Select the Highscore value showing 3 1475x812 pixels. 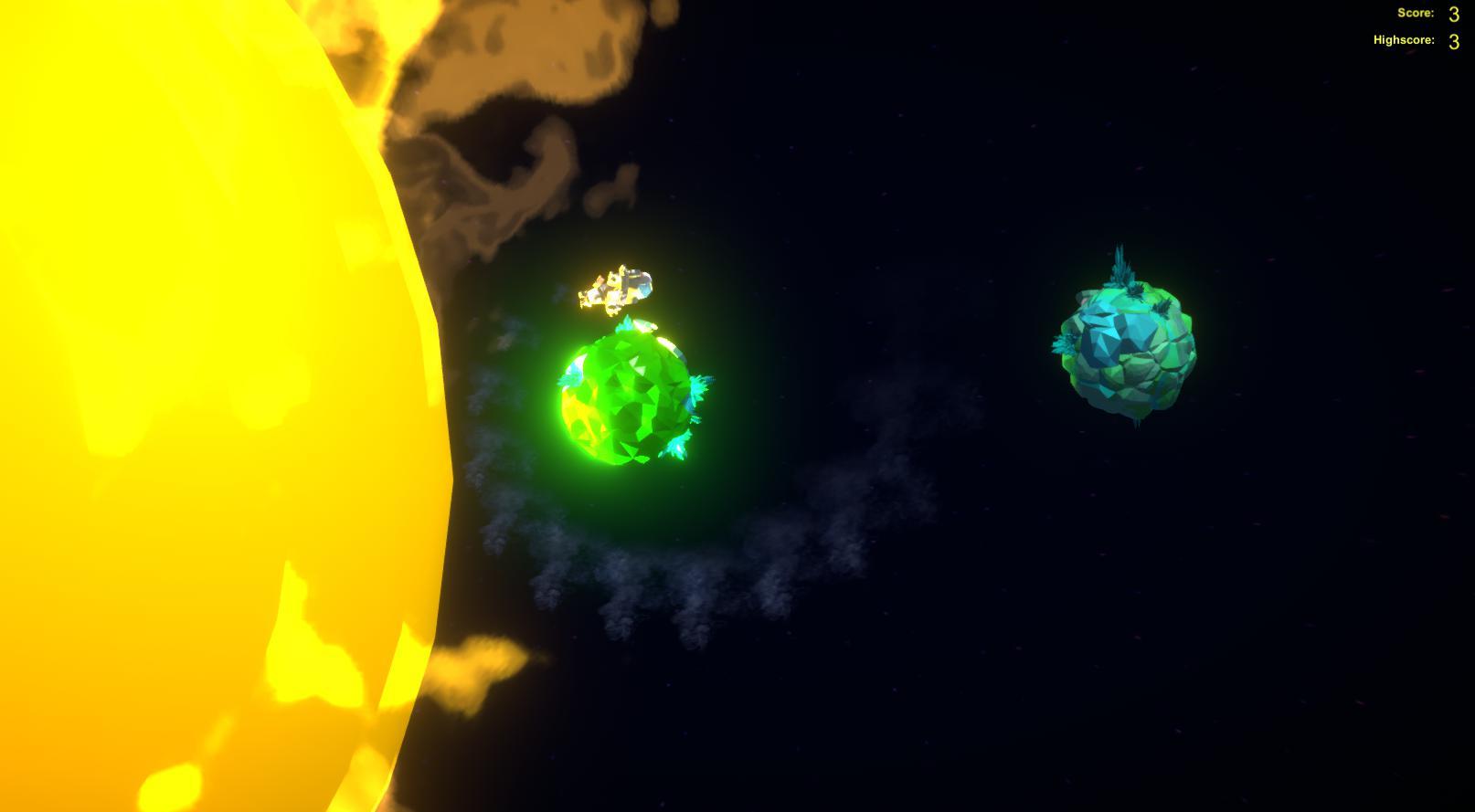pyautogui.click(x=1452, y=41)
